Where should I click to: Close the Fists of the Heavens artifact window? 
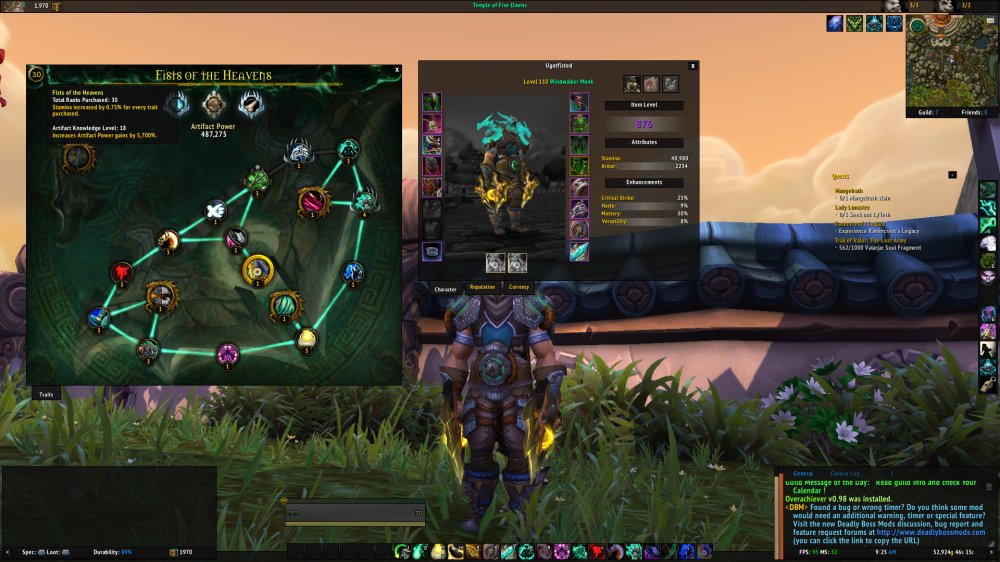(x=397, y=70)
